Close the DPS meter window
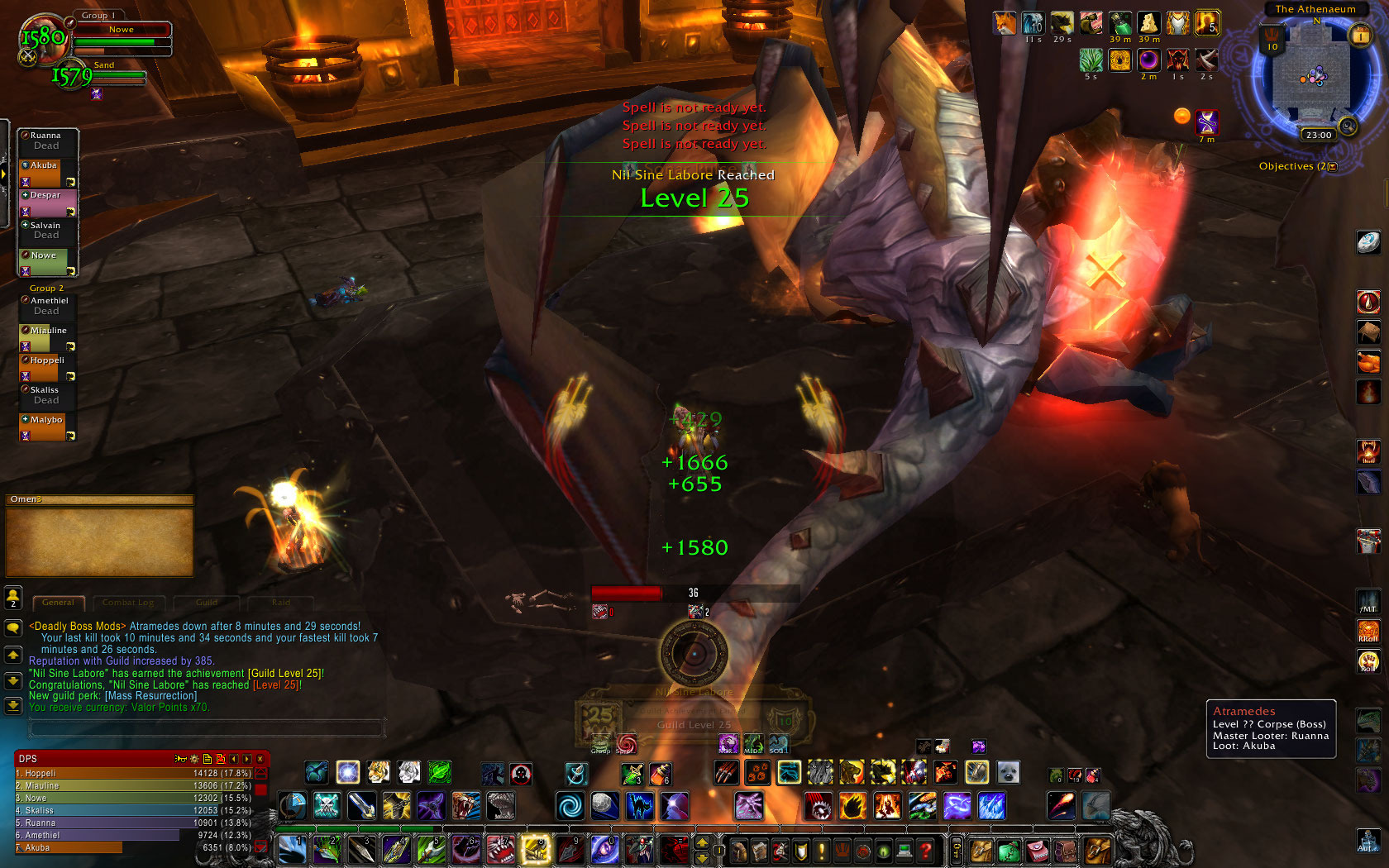The width and height of the screenshot is (1389, 868). [x=260, y=758]
